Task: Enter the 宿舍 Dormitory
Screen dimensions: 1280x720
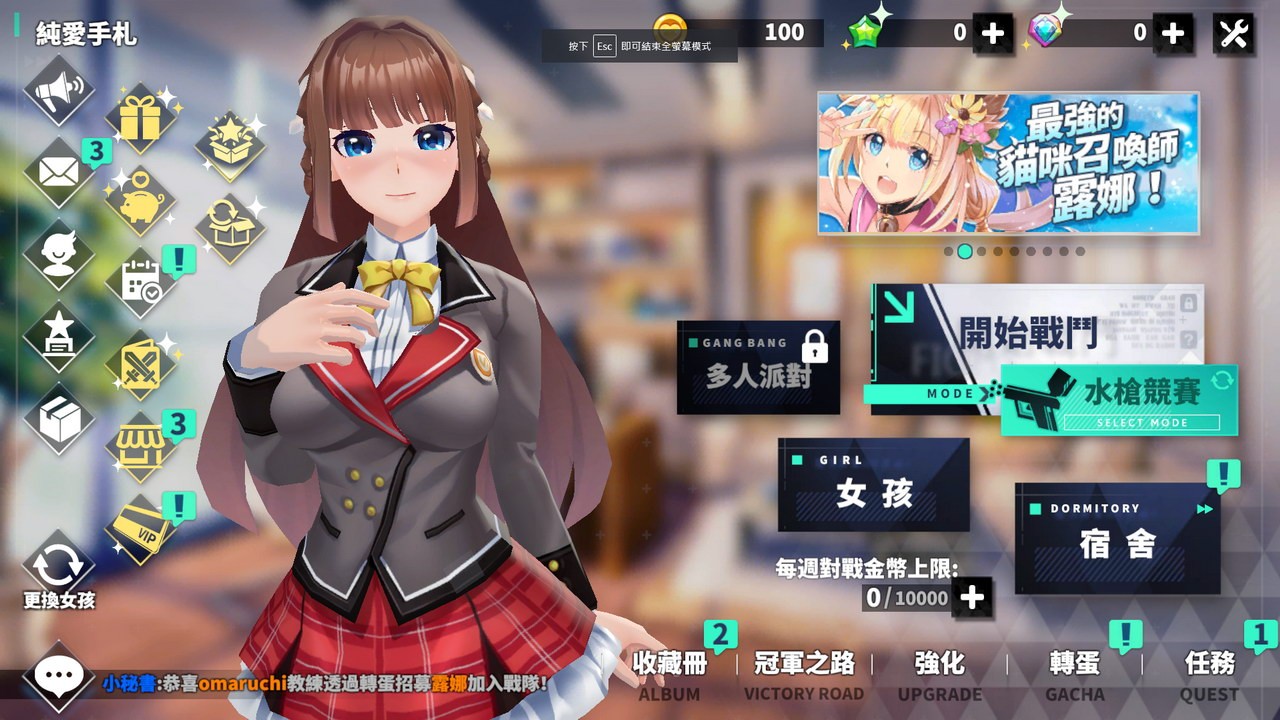Action: (1117, 538)
